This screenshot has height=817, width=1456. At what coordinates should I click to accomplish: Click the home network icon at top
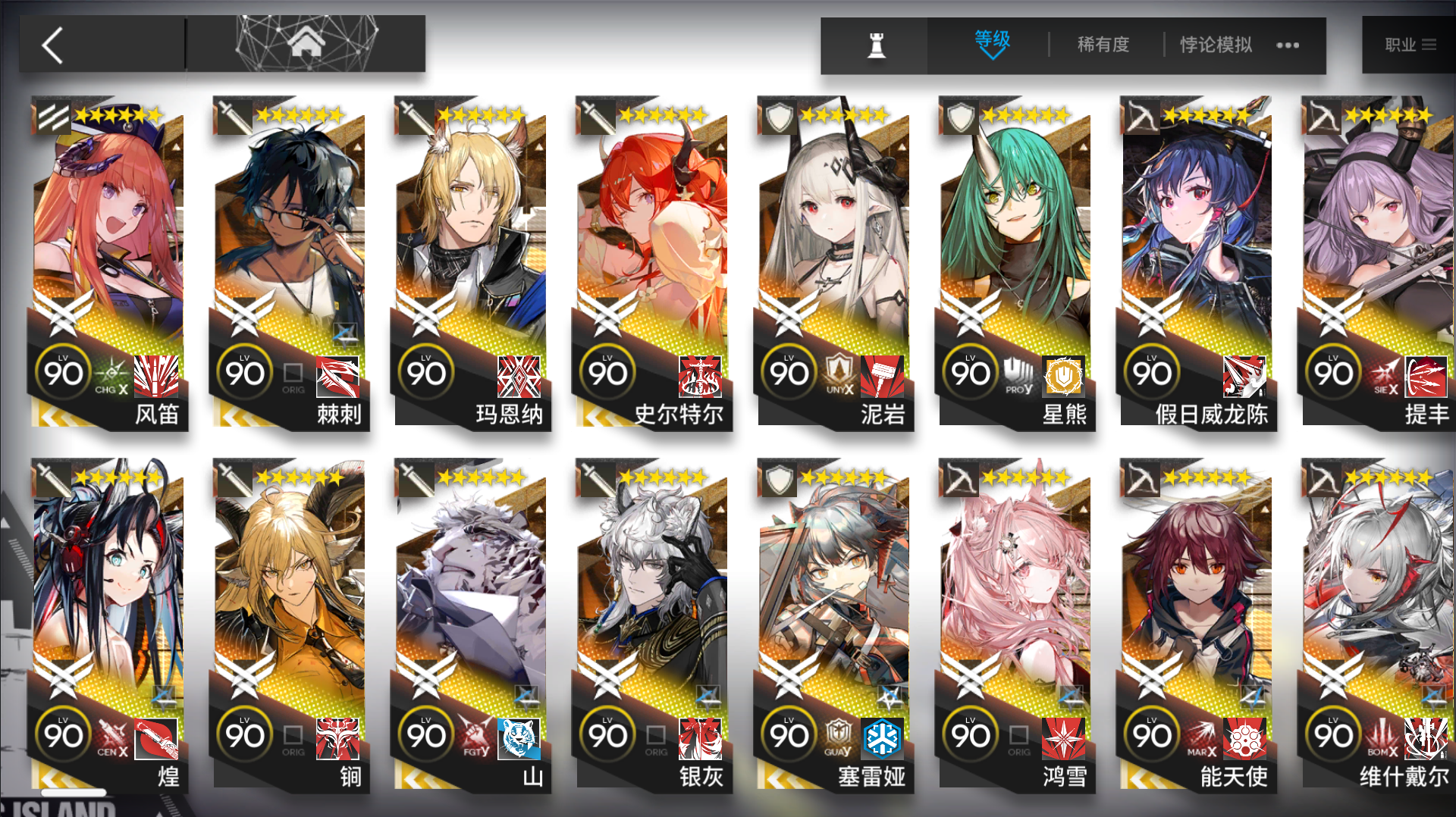(x=305, y=43)
